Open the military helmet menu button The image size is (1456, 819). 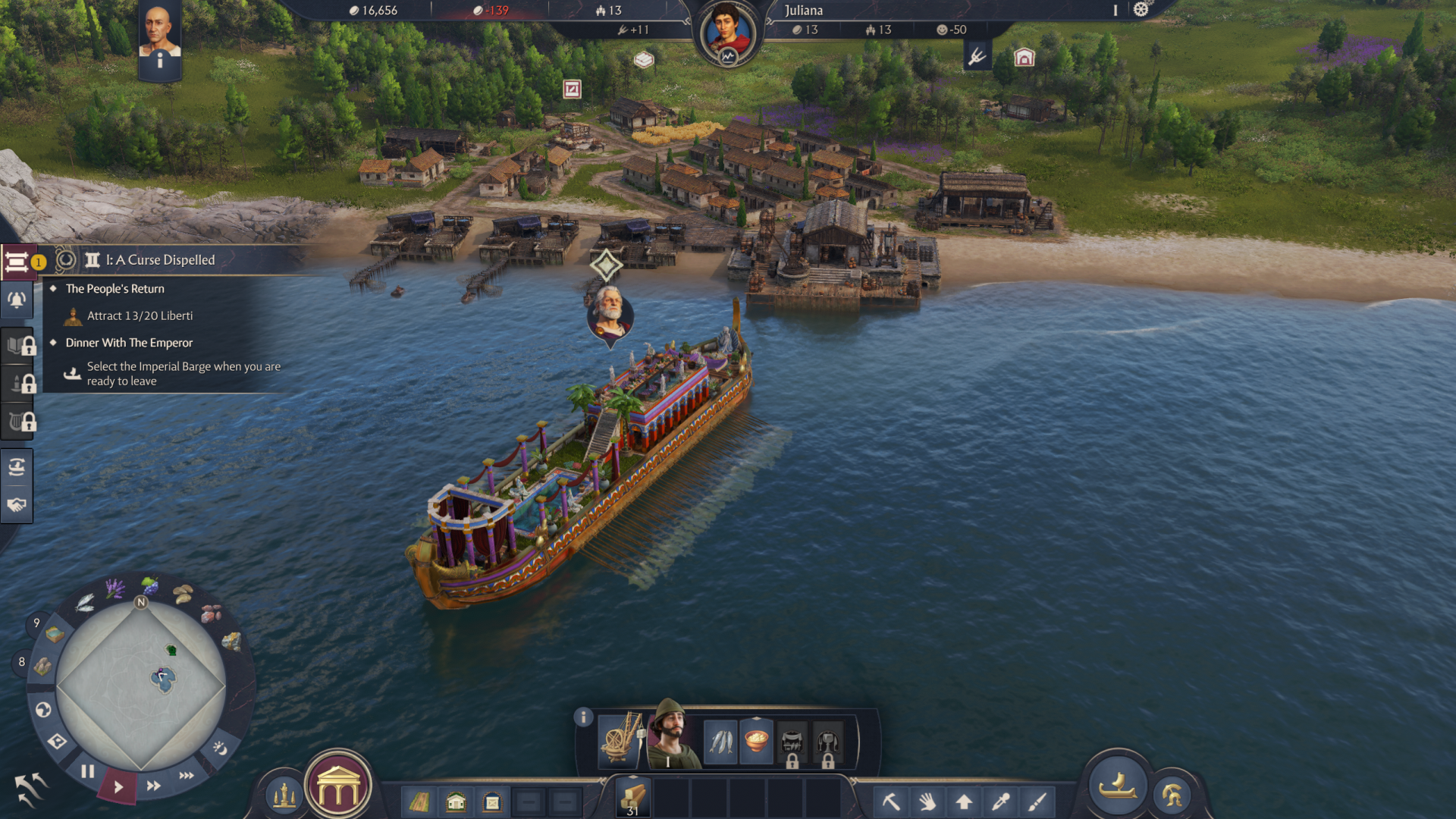point(1172,795)
